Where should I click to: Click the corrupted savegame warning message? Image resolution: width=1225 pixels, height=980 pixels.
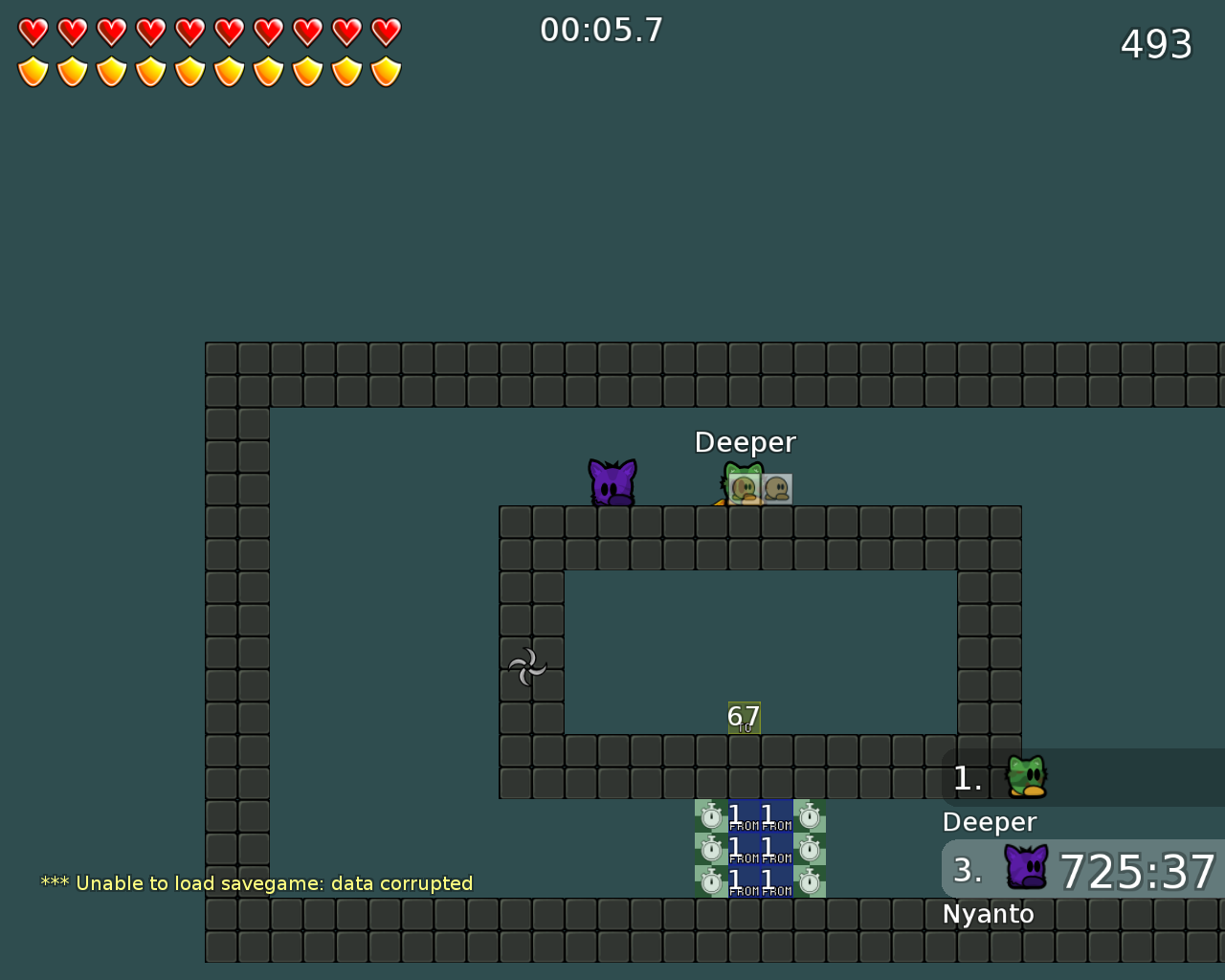pyautogui.click(x=256, y=883)
